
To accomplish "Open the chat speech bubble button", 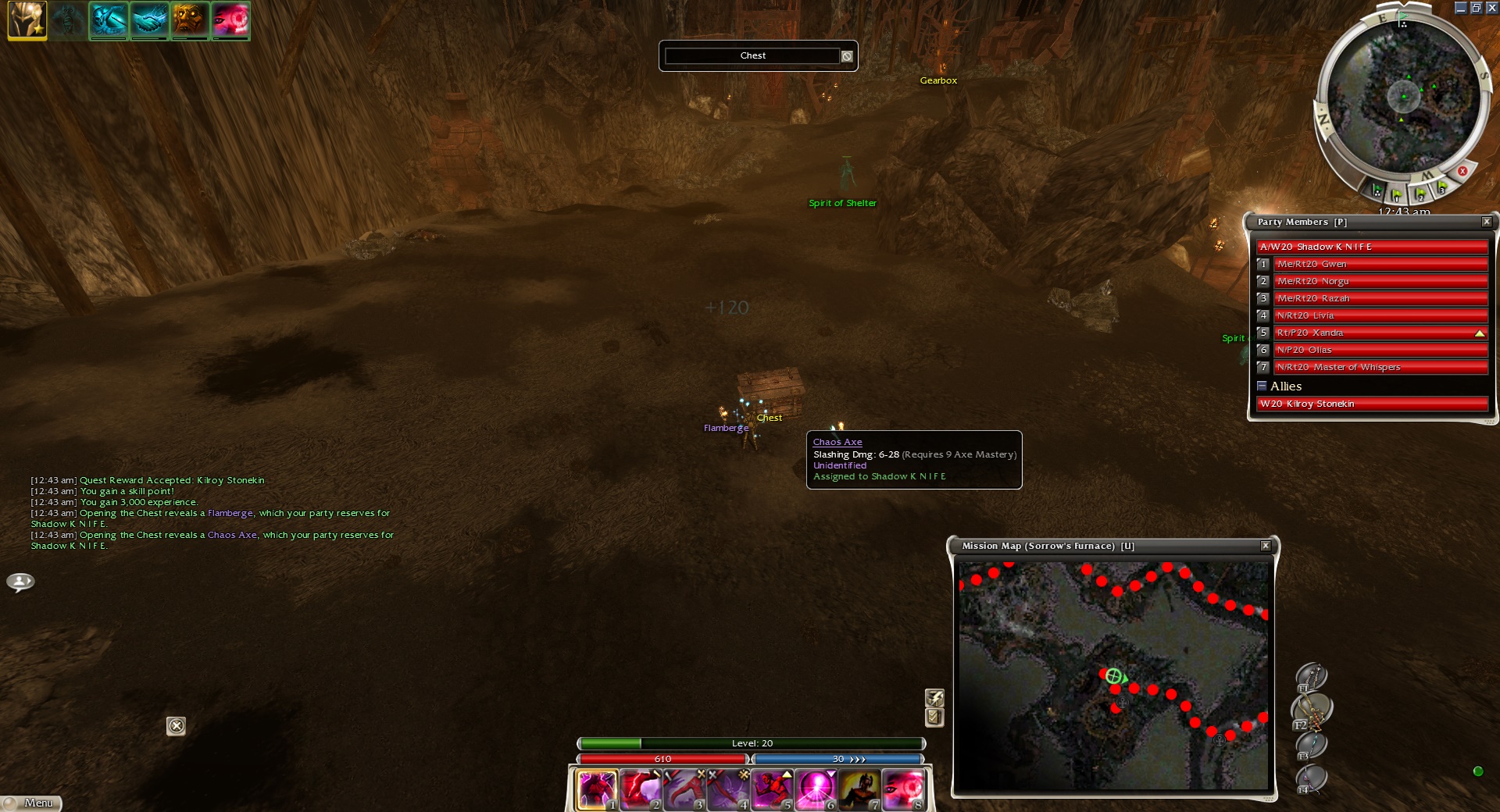I will (20, 582).
